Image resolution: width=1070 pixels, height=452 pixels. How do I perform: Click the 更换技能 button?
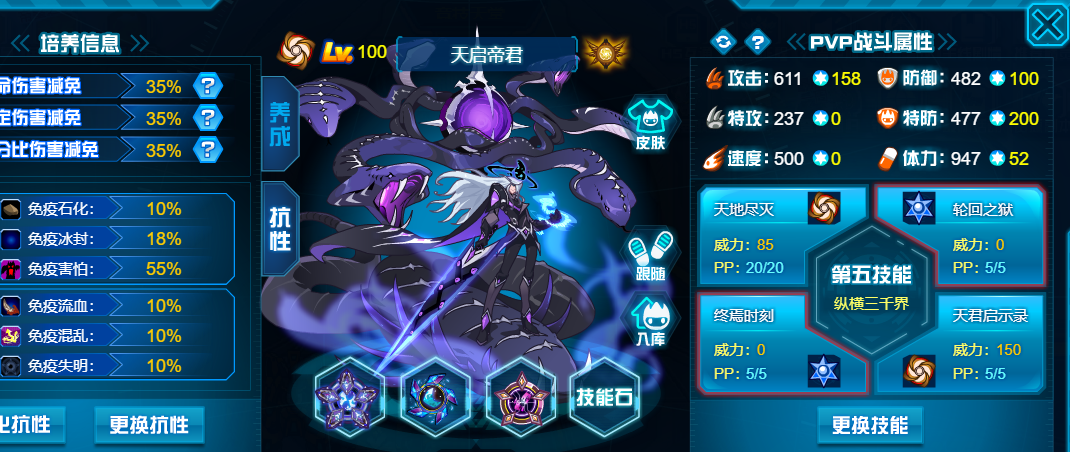click(x=870, y=425)
